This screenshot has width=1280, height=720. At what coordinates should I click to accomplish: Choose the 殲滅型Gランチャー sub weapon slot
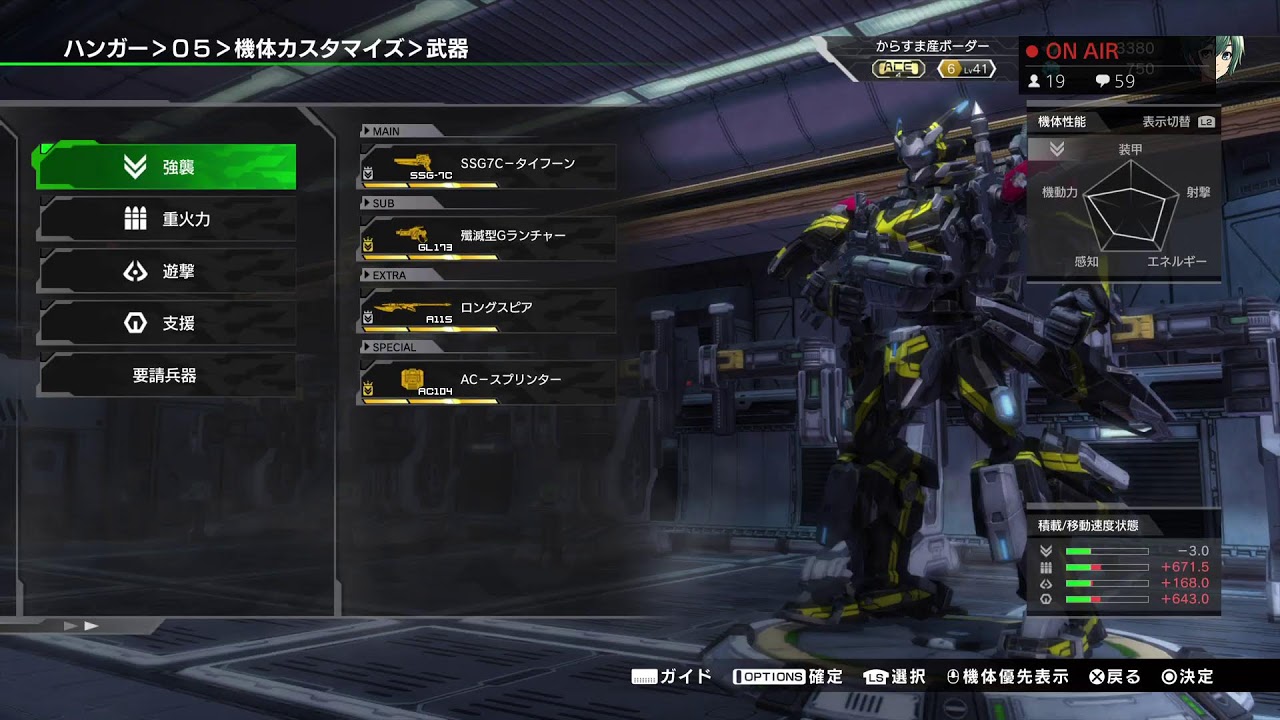pyautogui.click(x=487, y=237)
